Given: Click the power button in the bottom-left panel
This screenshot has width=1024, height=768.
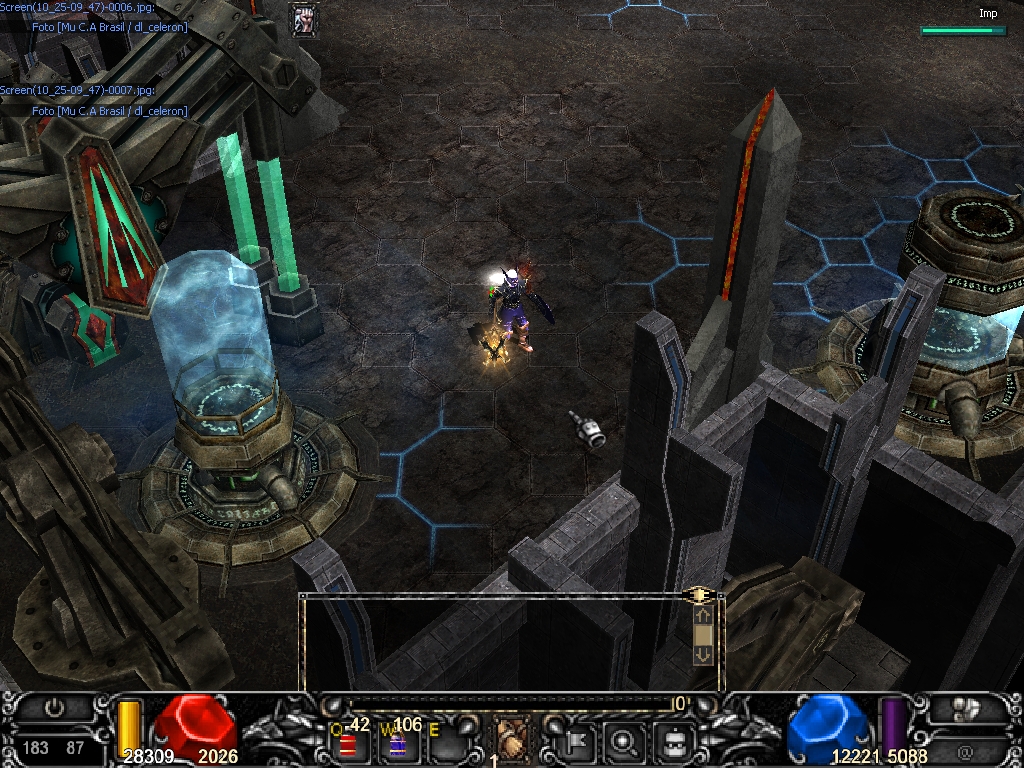Looking at the screenshot, I should coord(55,708).
